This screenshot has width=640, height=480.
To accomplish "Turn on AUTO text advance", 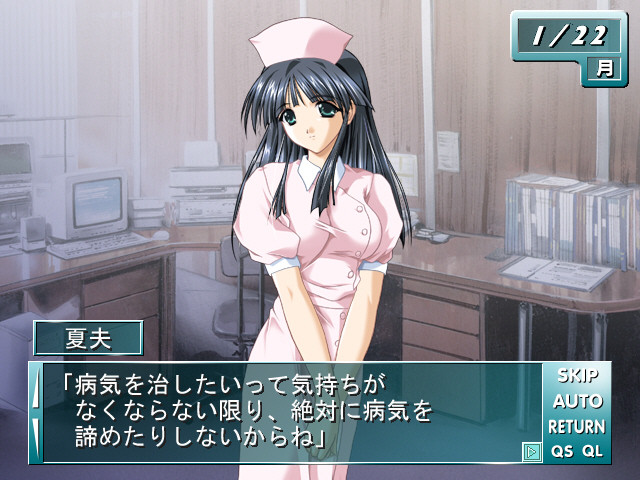I will 577,401.
